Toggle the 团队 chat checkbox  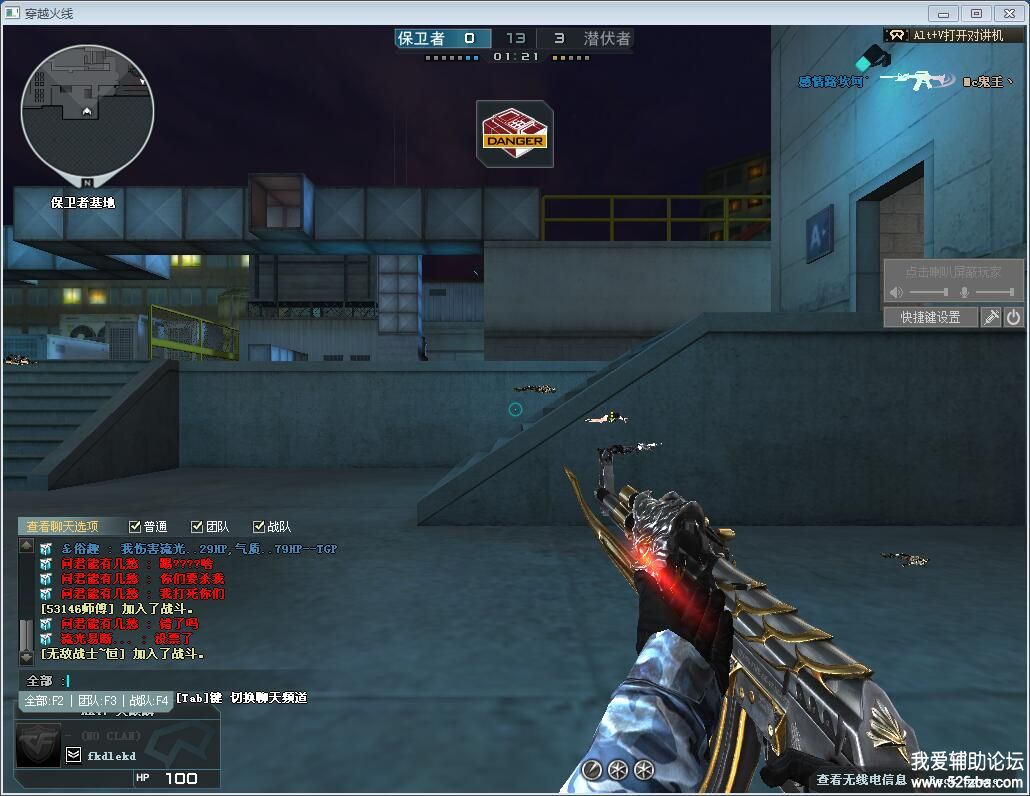(x=197, y=526)
